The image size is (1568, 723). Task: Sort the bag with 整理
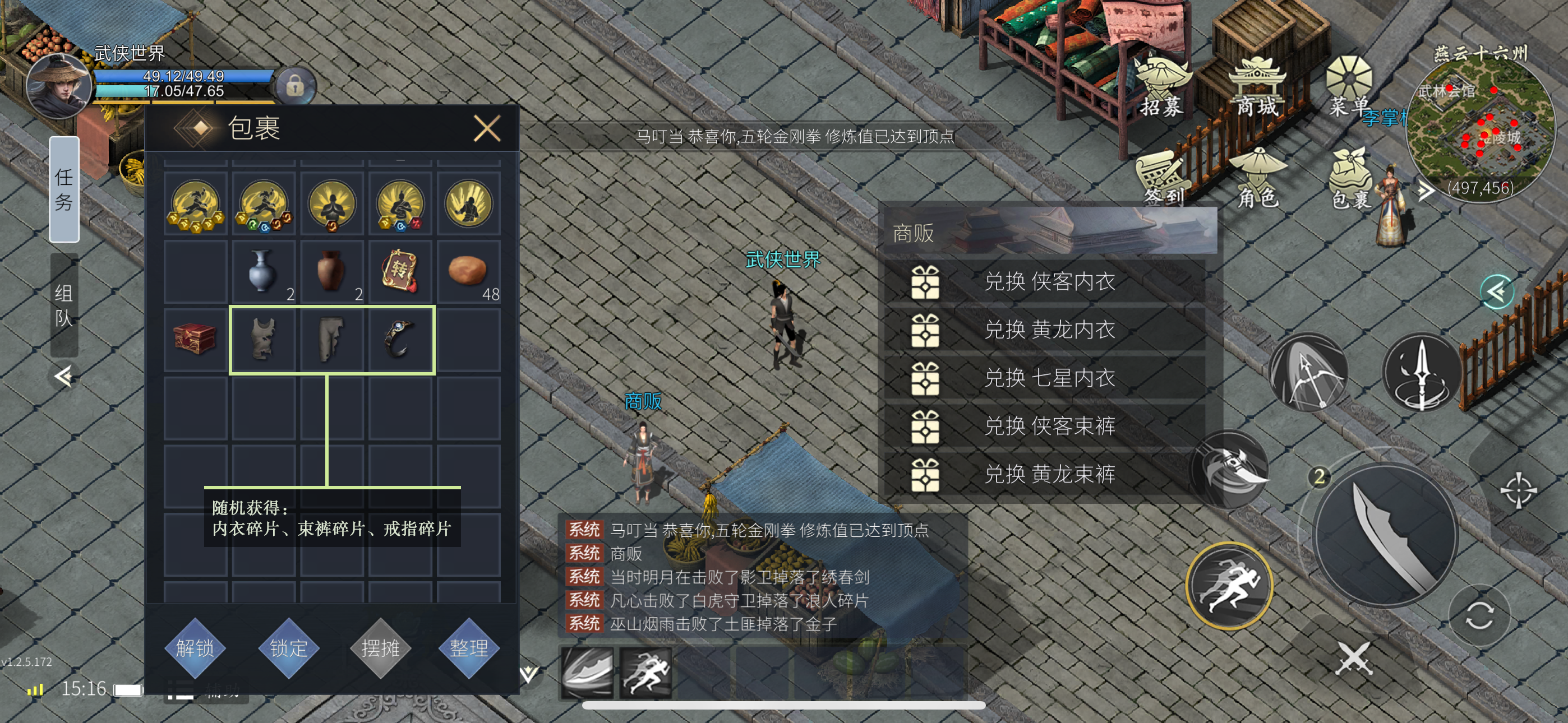coord(469,647)
